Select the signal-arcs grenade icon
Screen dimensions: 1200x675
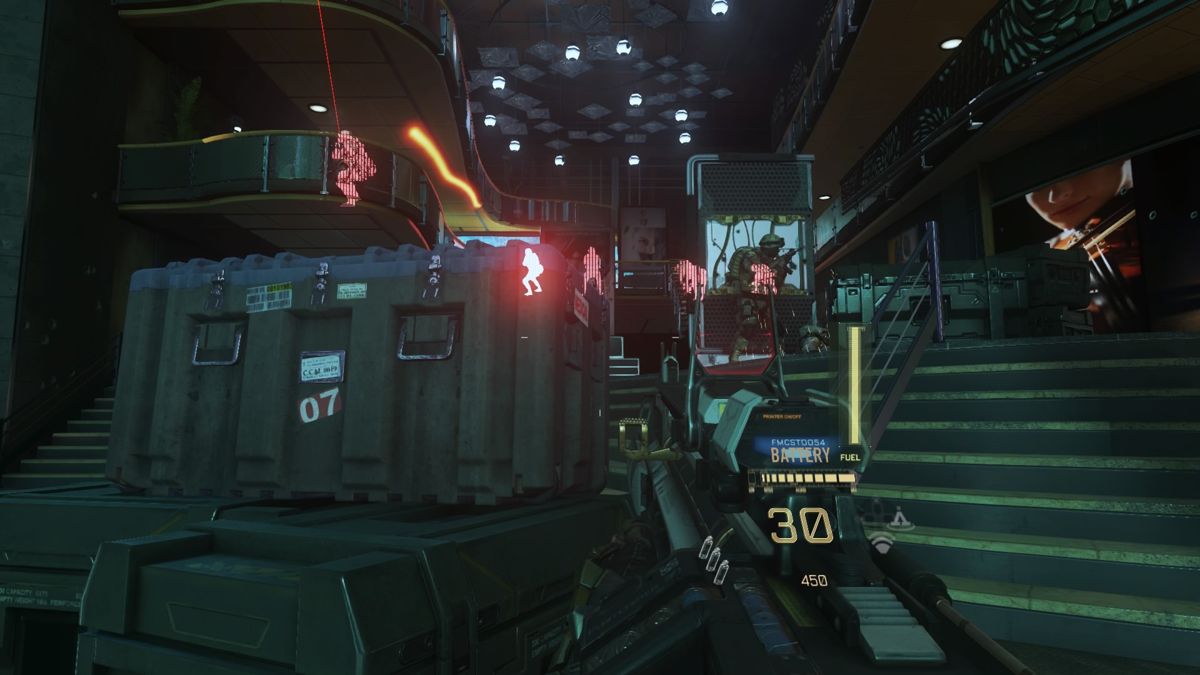click(880, 543)
